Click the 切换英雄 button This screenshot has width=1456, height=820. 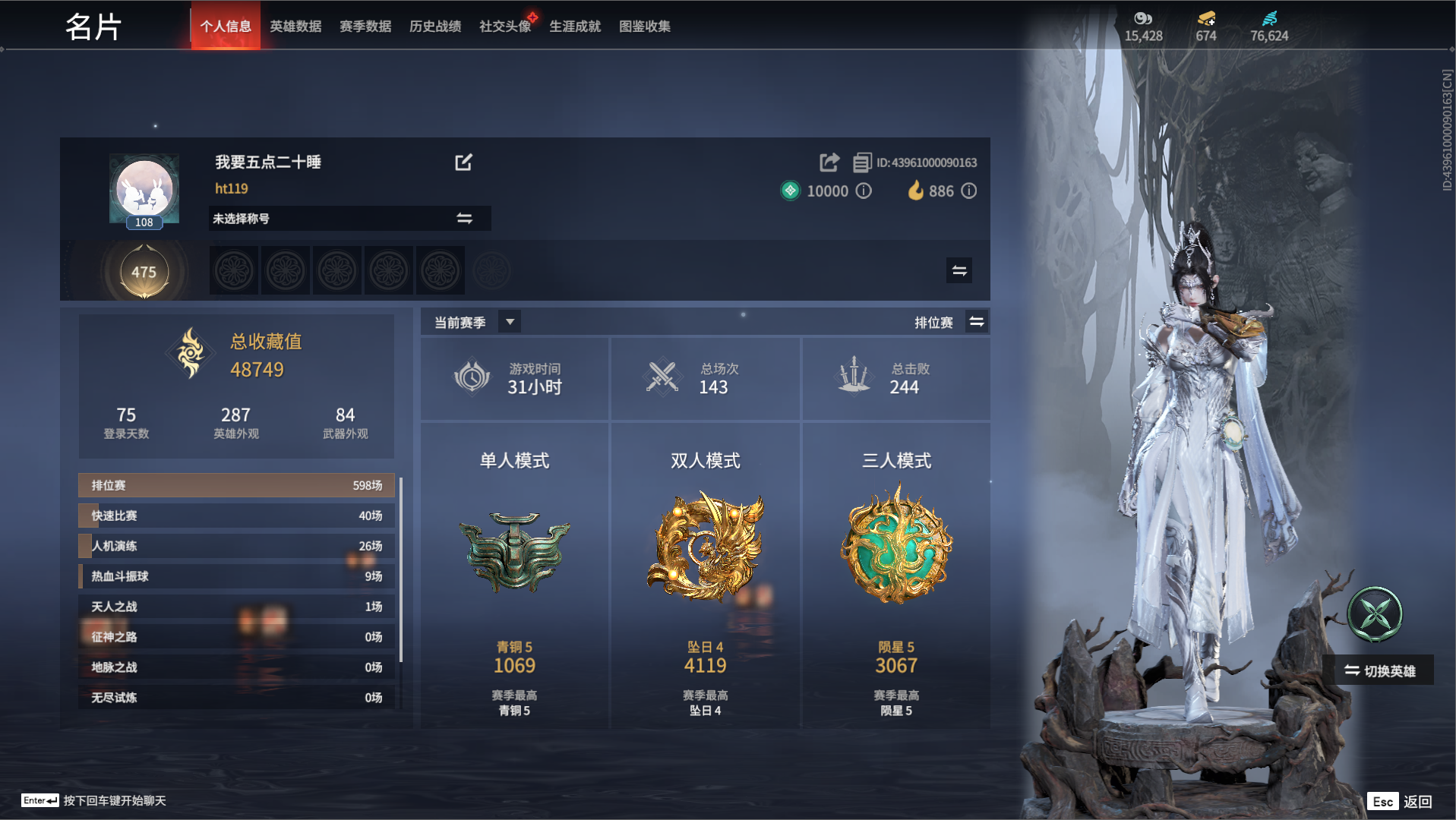click(1381, 670)
